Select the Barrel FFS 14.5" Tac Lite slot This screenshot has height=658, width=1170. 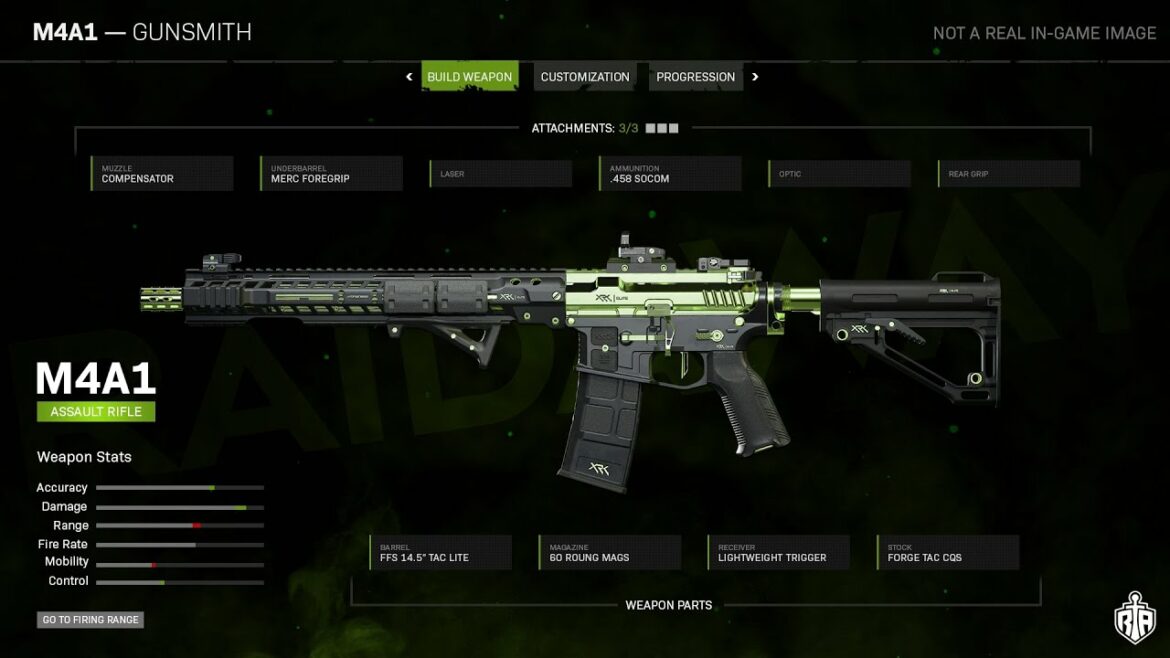[x=441, y=553]
